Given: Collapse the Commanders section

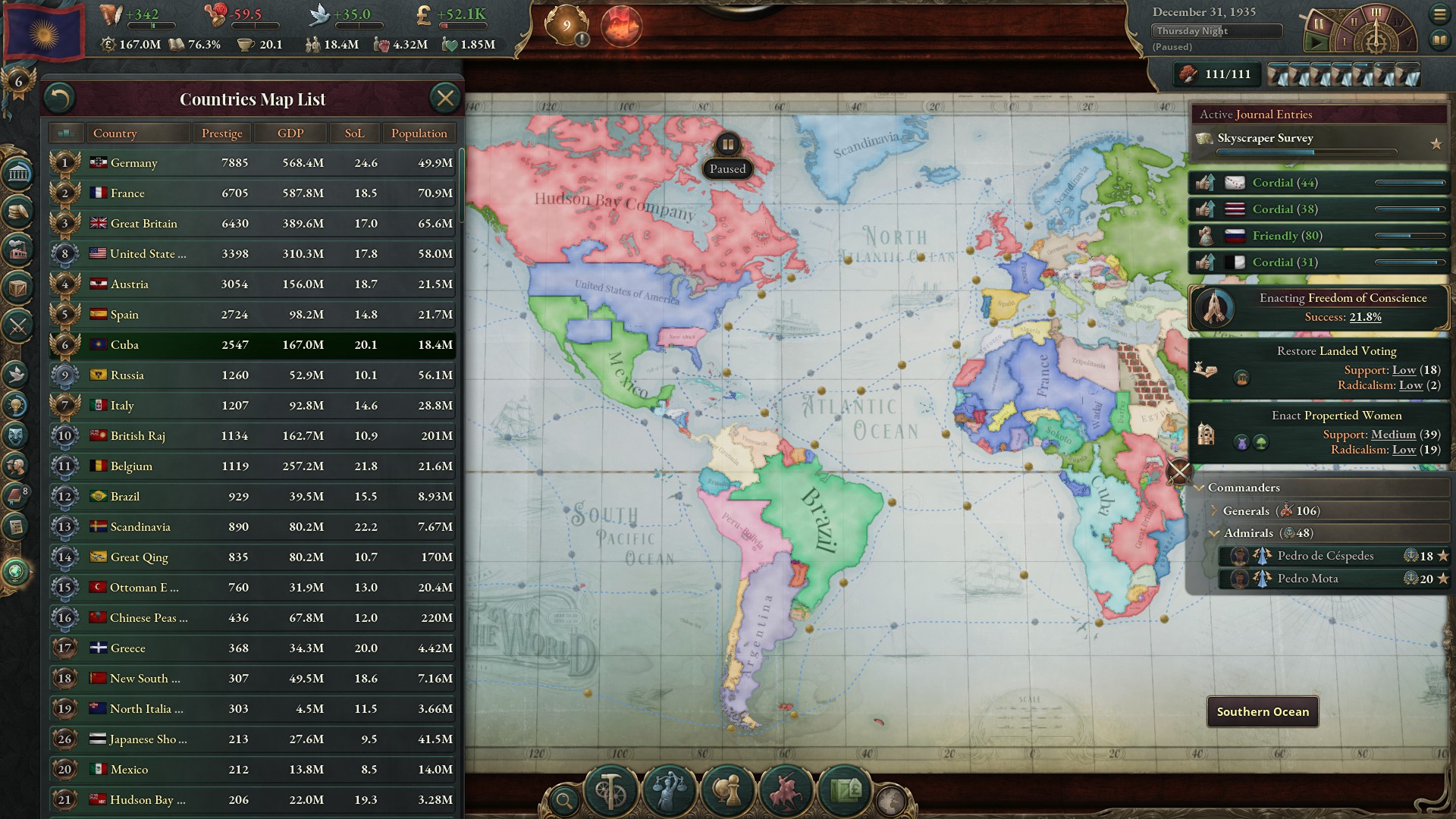Looking at the screenshot, I should click(x=1200, y=488).
